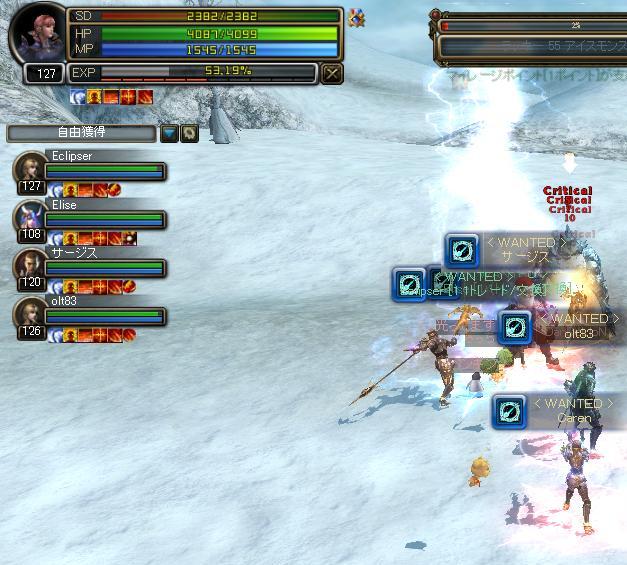Open the 自由獲得 loot mode selector
This screenshot has height=565, width=627.
(x=81, y=133)
